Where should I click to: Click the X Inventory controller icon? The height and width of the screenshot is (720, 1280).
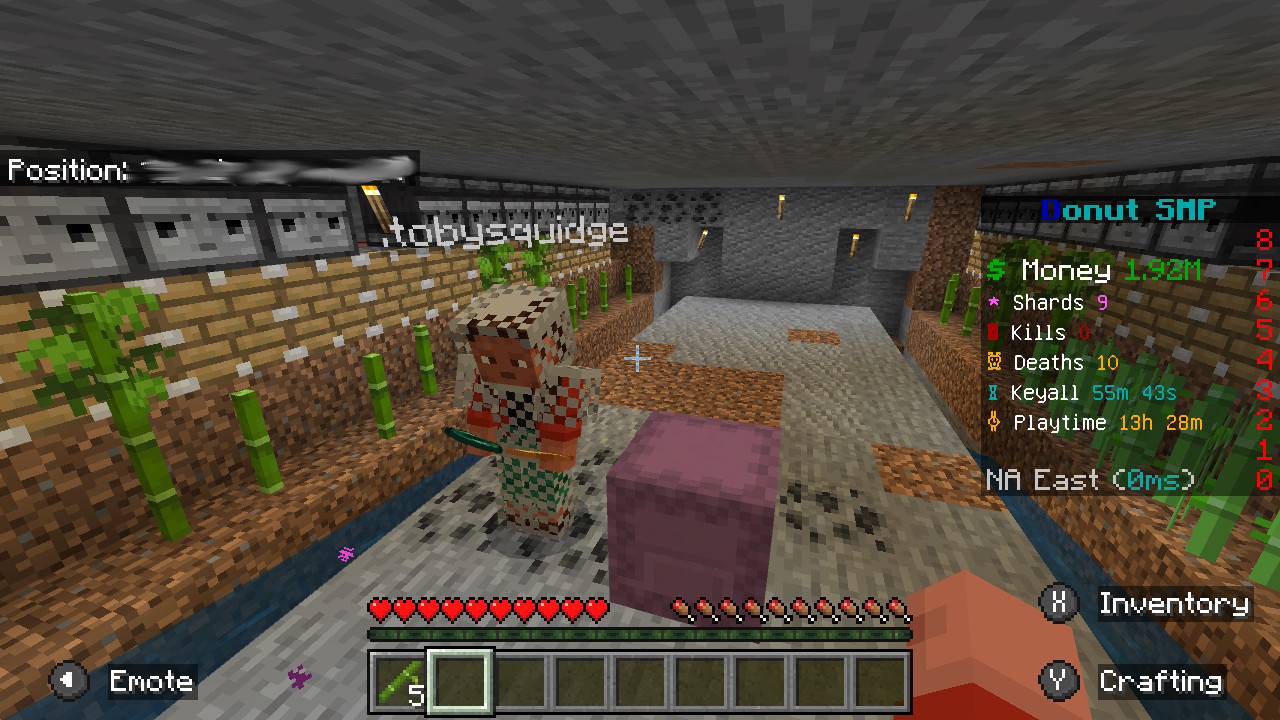1057,604
